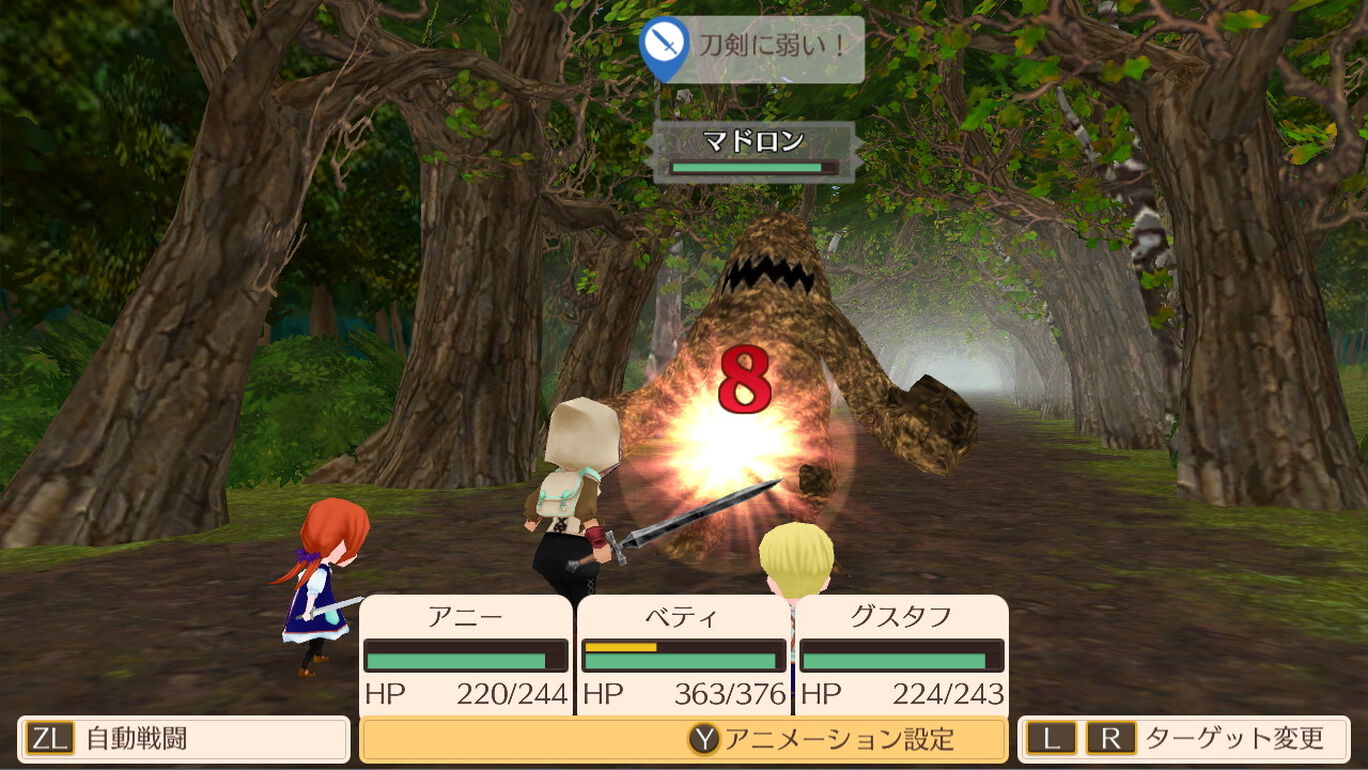
Task: Toggle the 自動戦闘 auto-battle button
Action: tap(183, 740)
